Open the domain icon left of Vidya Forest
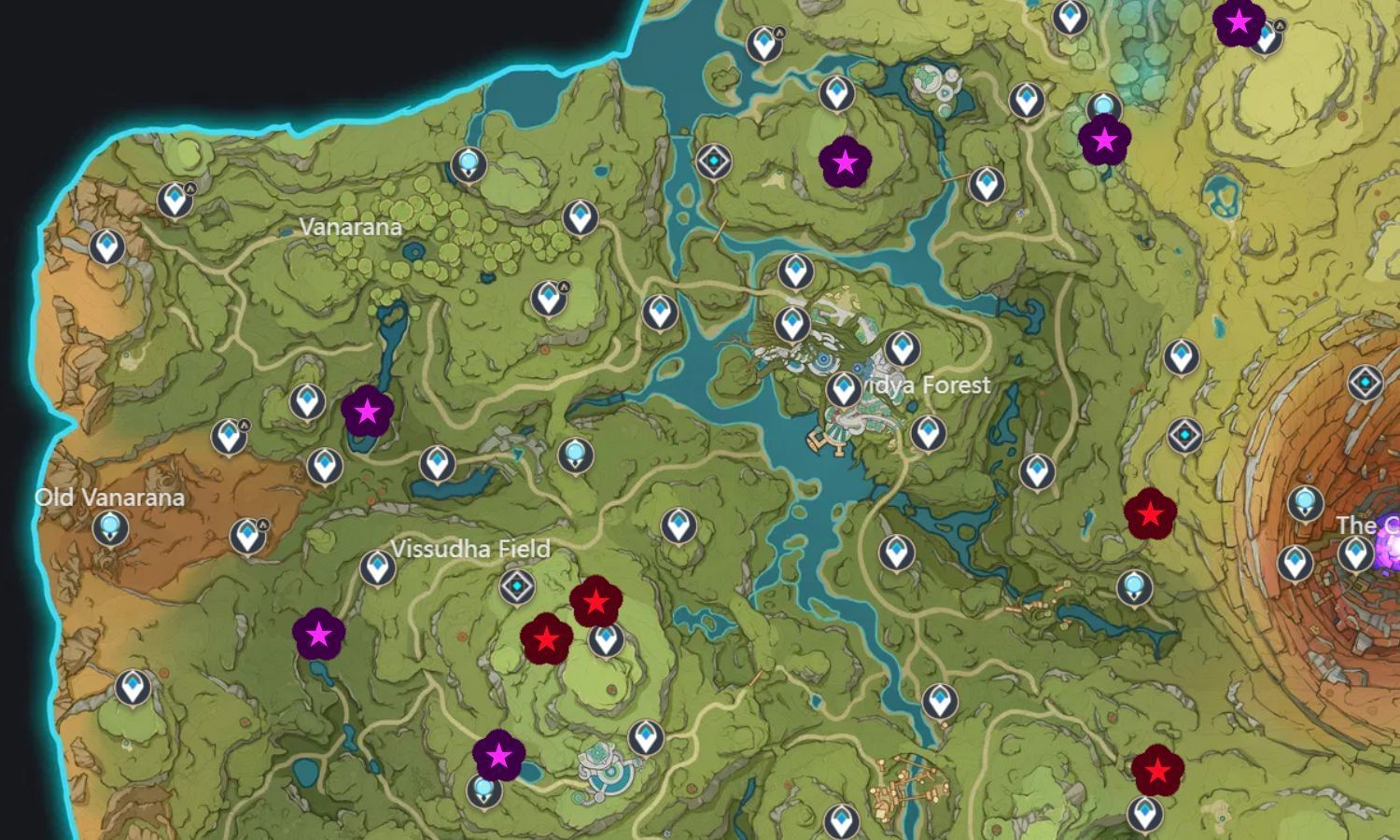This screenshot has height=840, width=1400. coord(713,161)
